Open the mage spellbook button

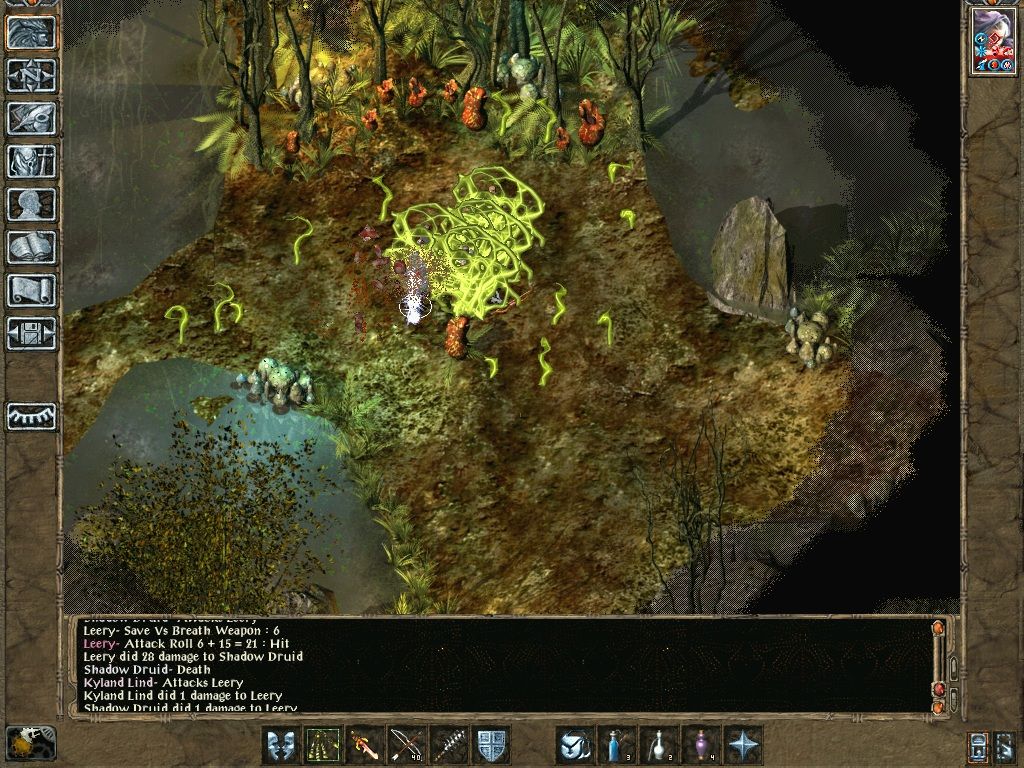(x=31, y=247)
